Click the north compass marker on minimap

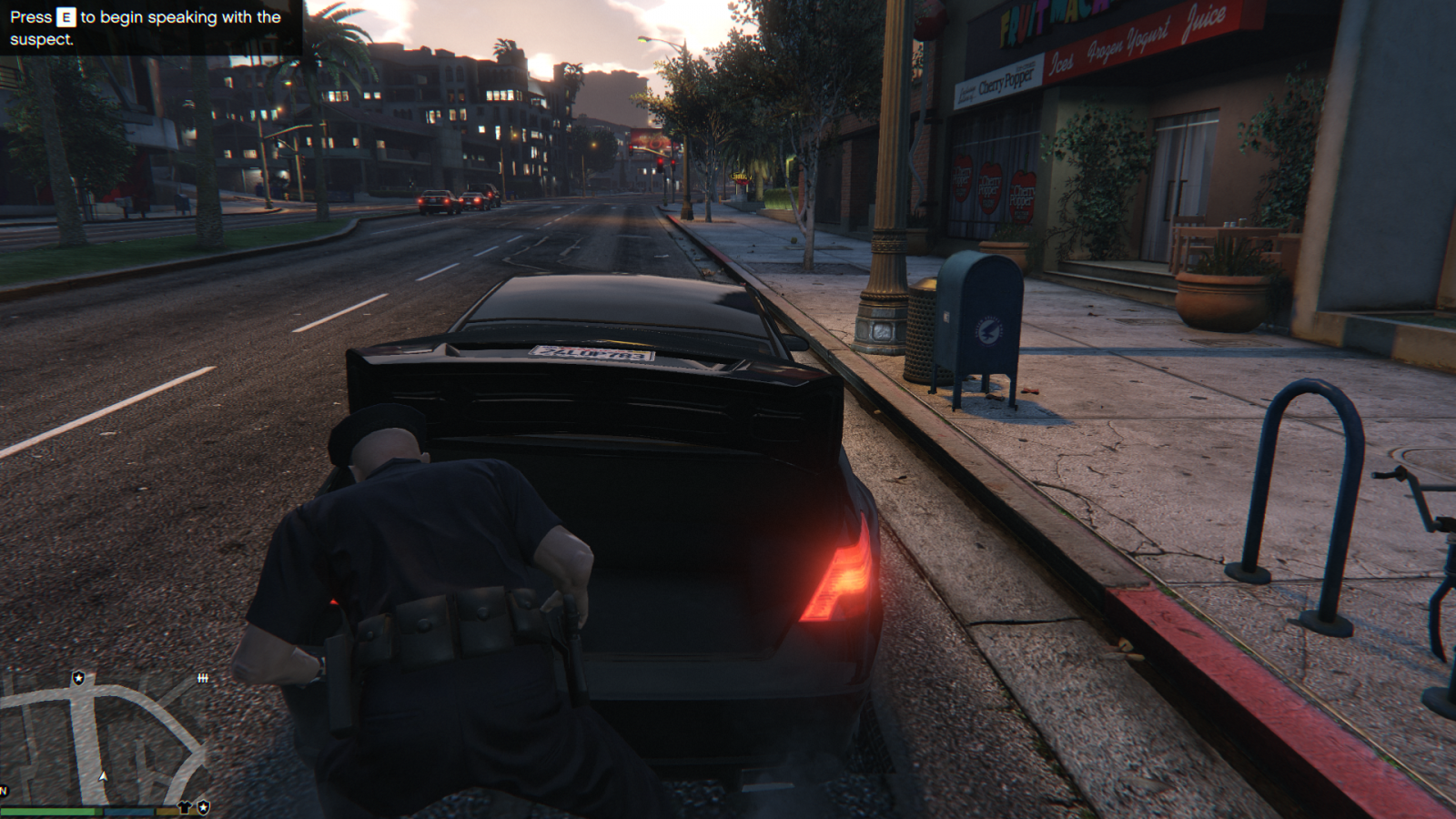[4, 790]
